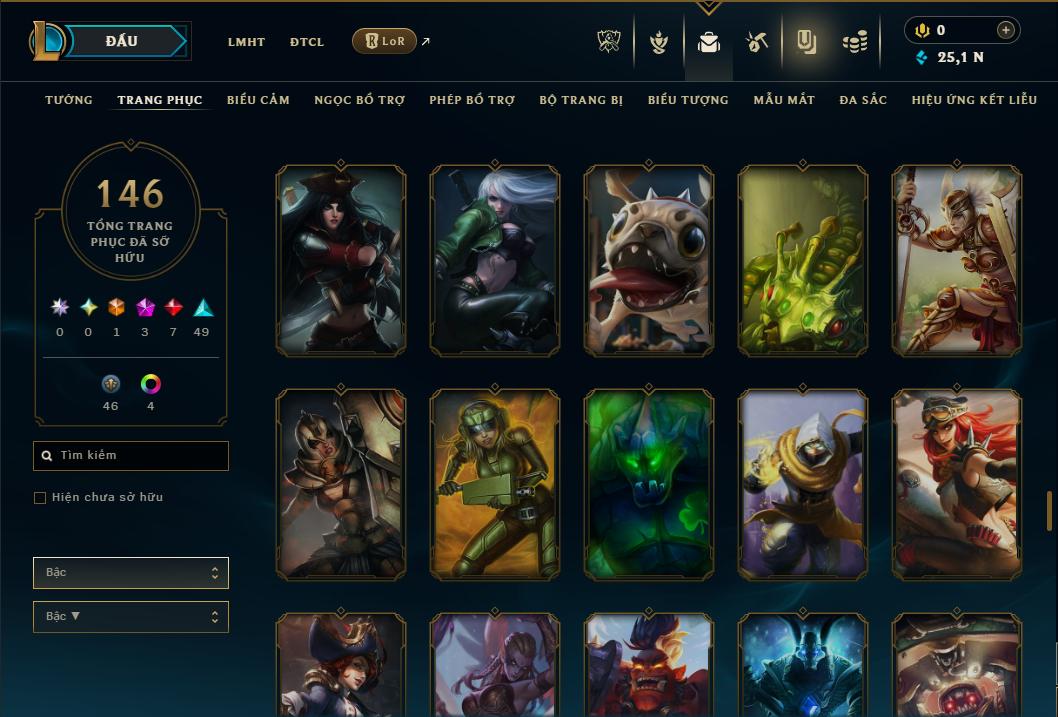This screenshot has width=1058, height=717.
Task: Select the pirate-hat skin card
Action: point(341,261)
